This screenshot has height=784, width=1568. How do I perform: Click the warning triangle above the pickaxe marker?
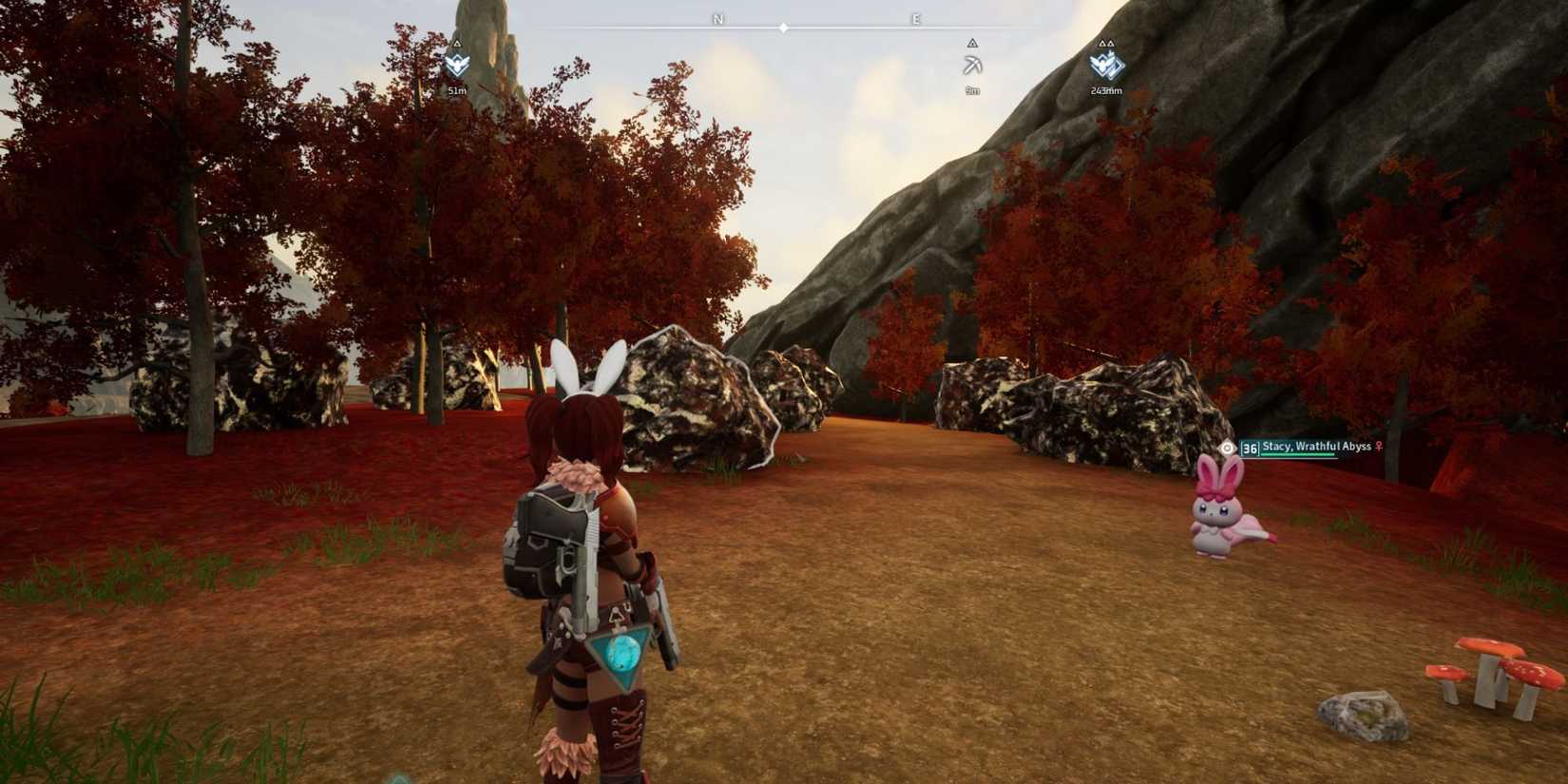coord(973,44)
